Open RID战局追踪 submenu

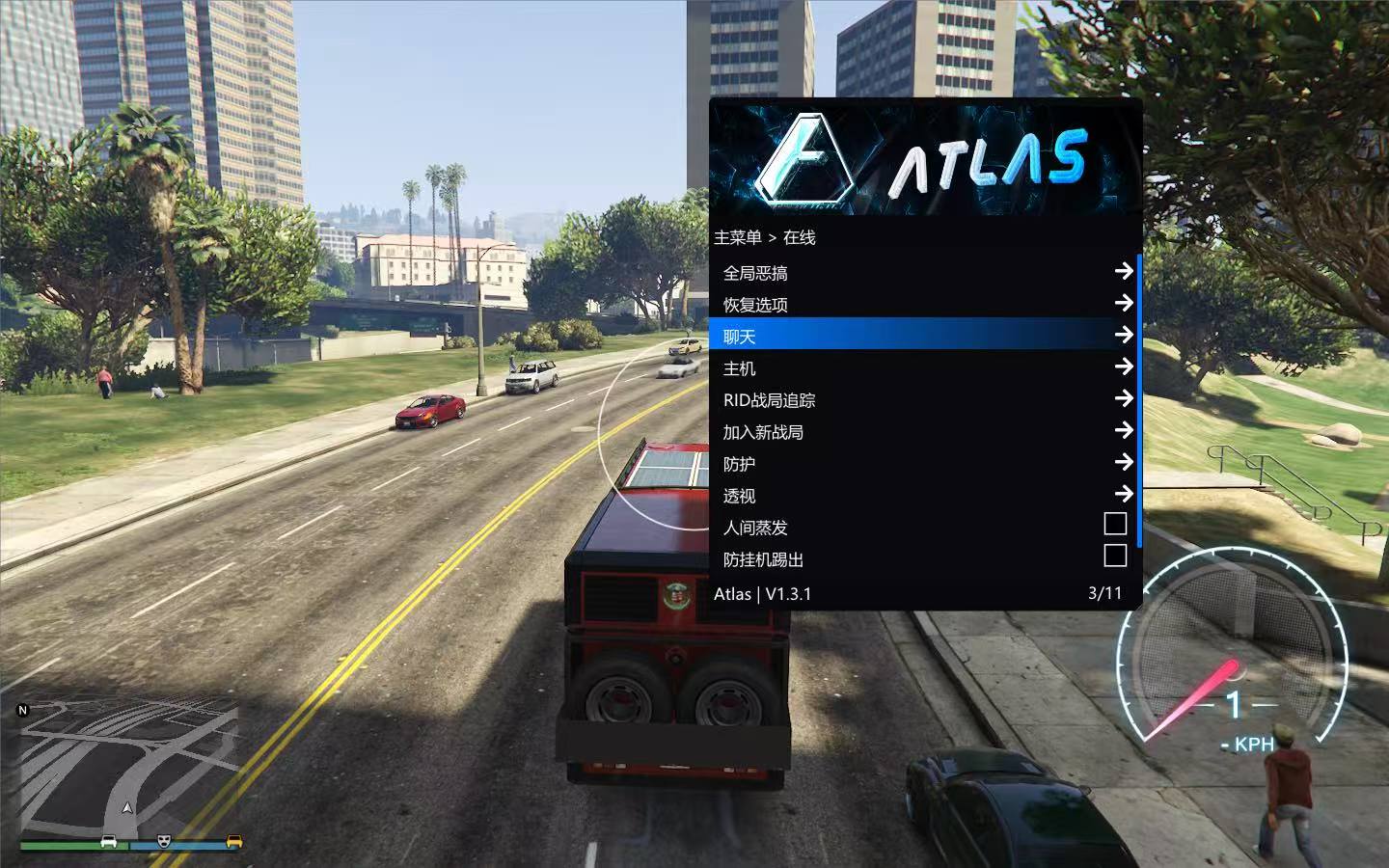pos(924,400)
